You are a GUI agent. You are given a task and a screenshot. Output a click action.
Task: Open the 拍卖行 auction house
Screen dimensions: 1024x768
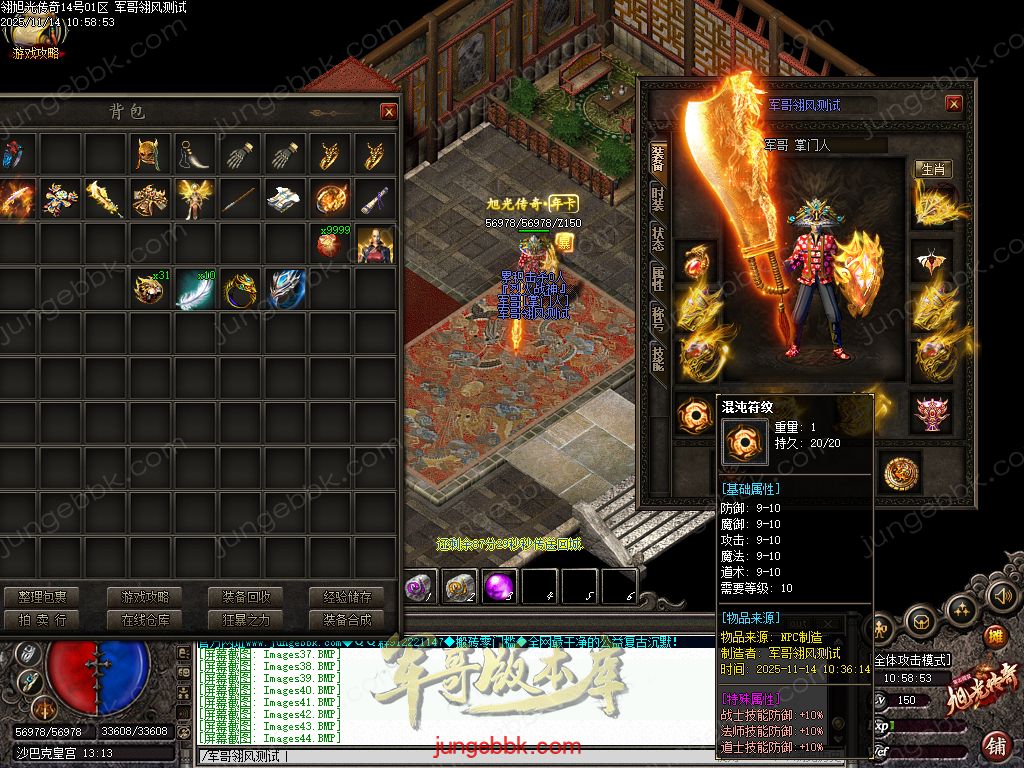click(42, 620)
